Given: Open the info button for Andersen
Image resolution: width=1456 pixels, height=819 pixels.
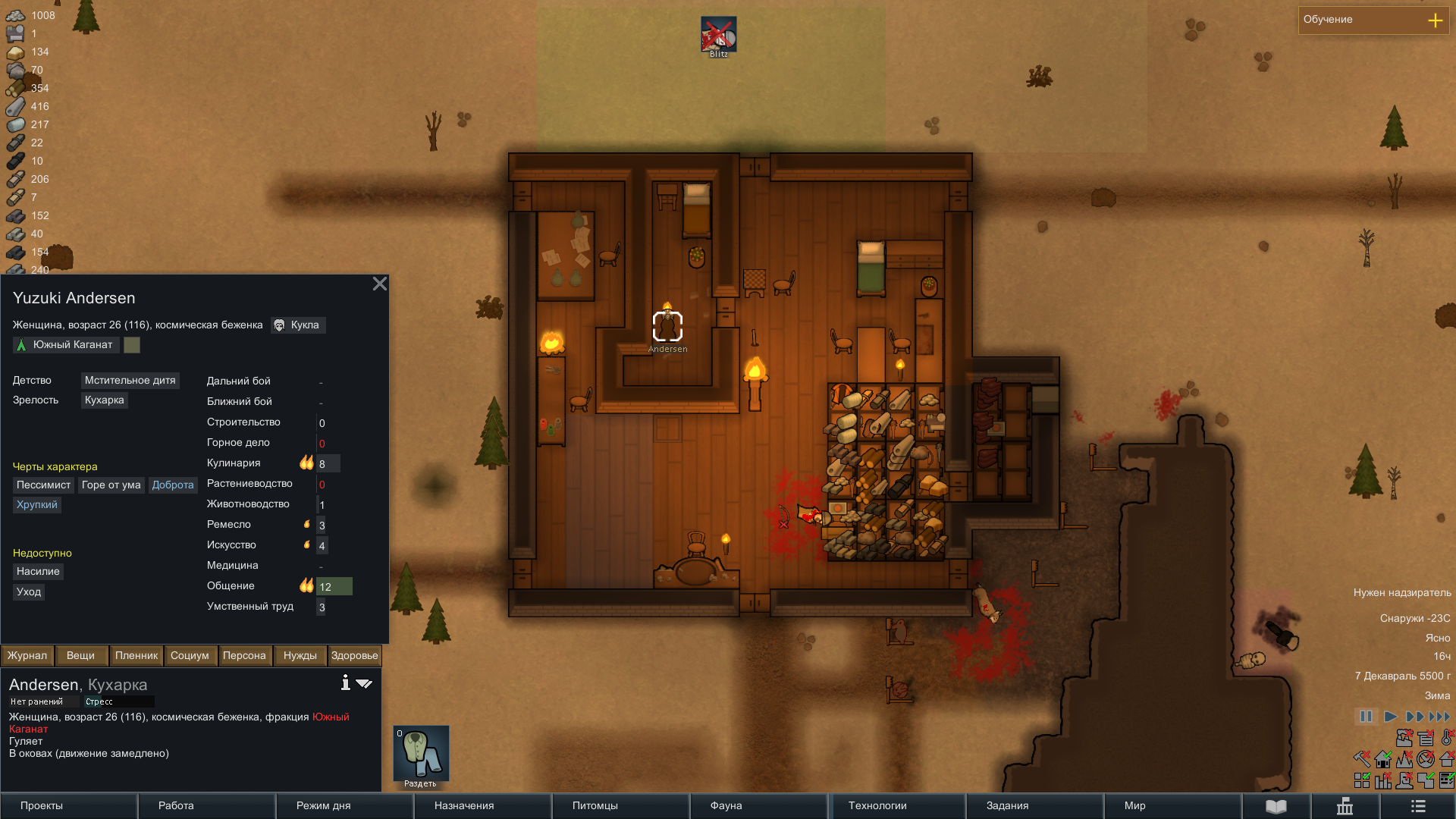Looking at the screenshot, I should pos(345,683).
